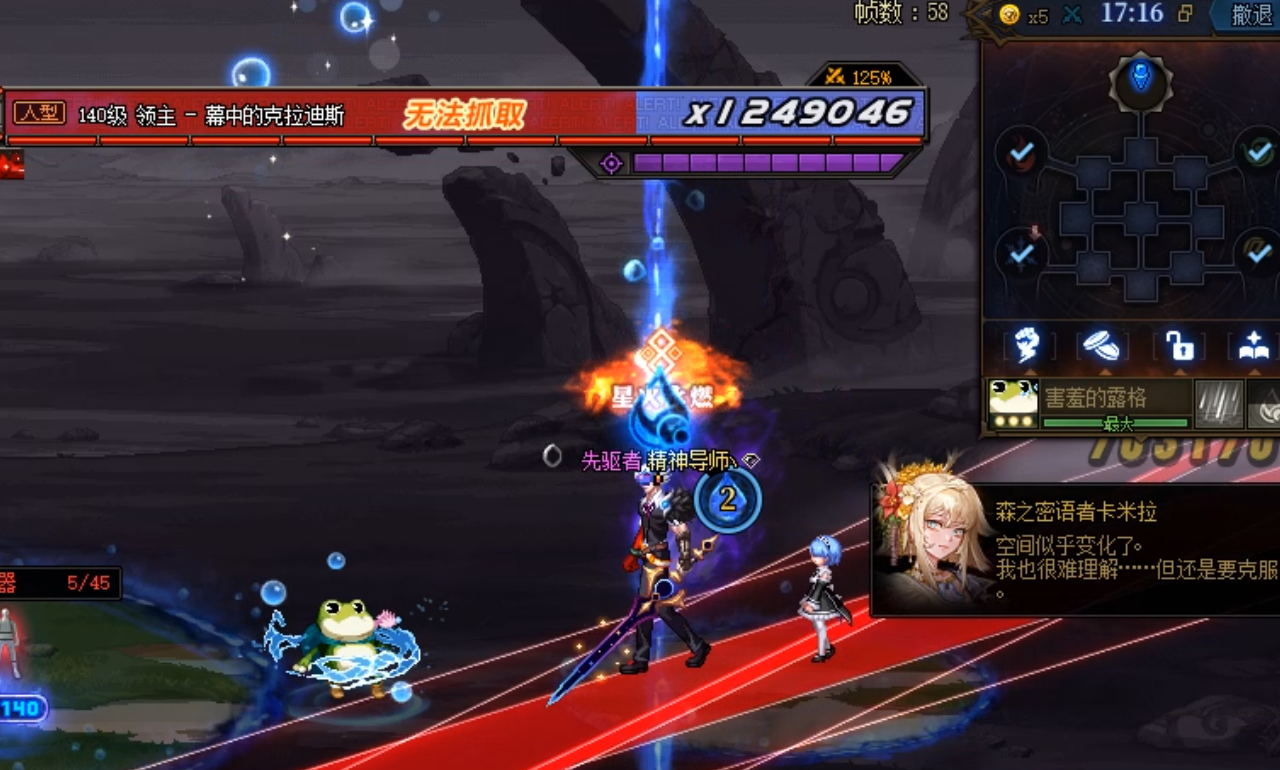Click the small window toggle beside timer
This screenshot has width=1280, height=770.
click(x=1186, y=14)
